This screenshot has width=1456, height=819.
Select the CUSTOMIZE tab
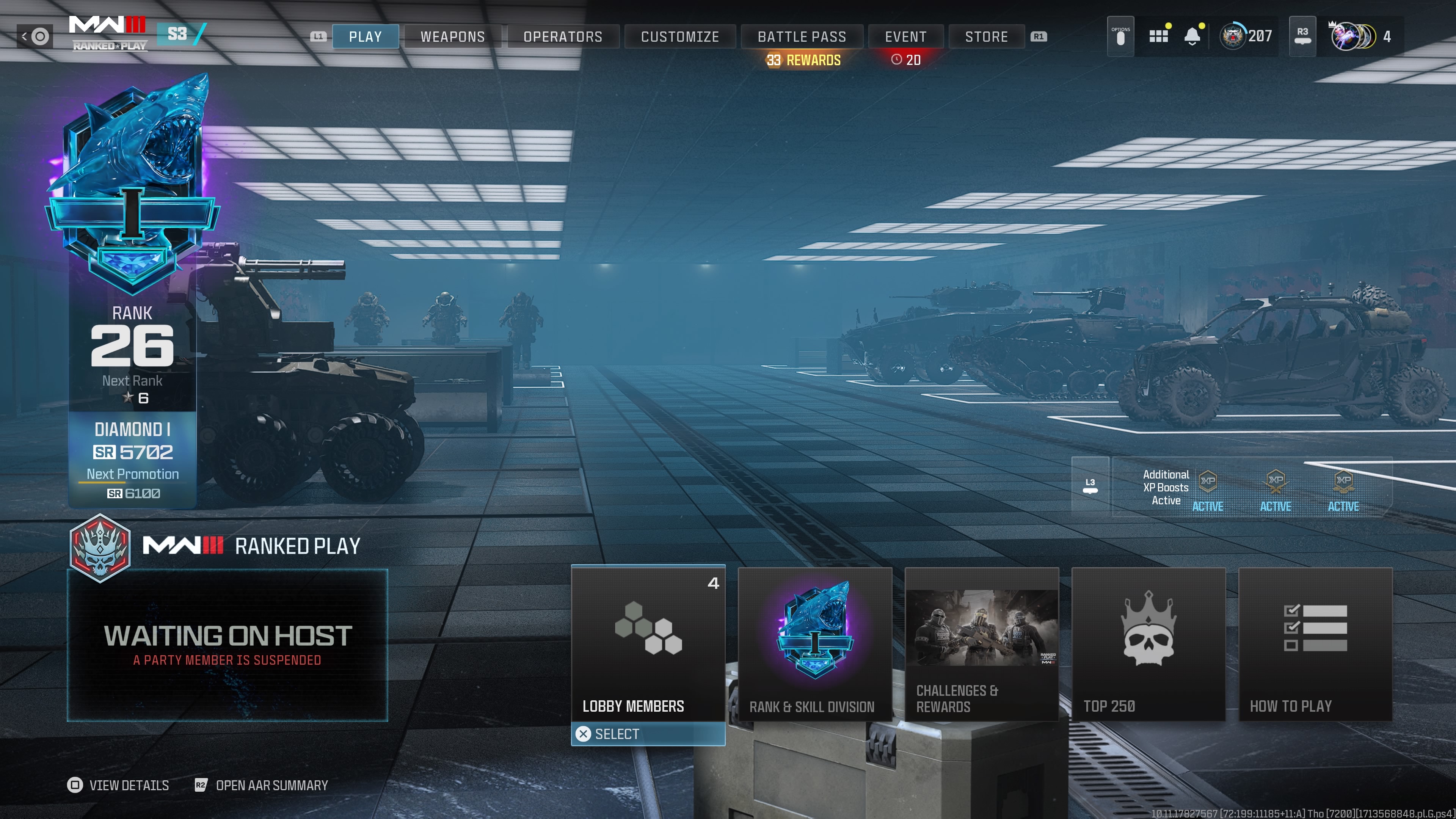[680, 37]
